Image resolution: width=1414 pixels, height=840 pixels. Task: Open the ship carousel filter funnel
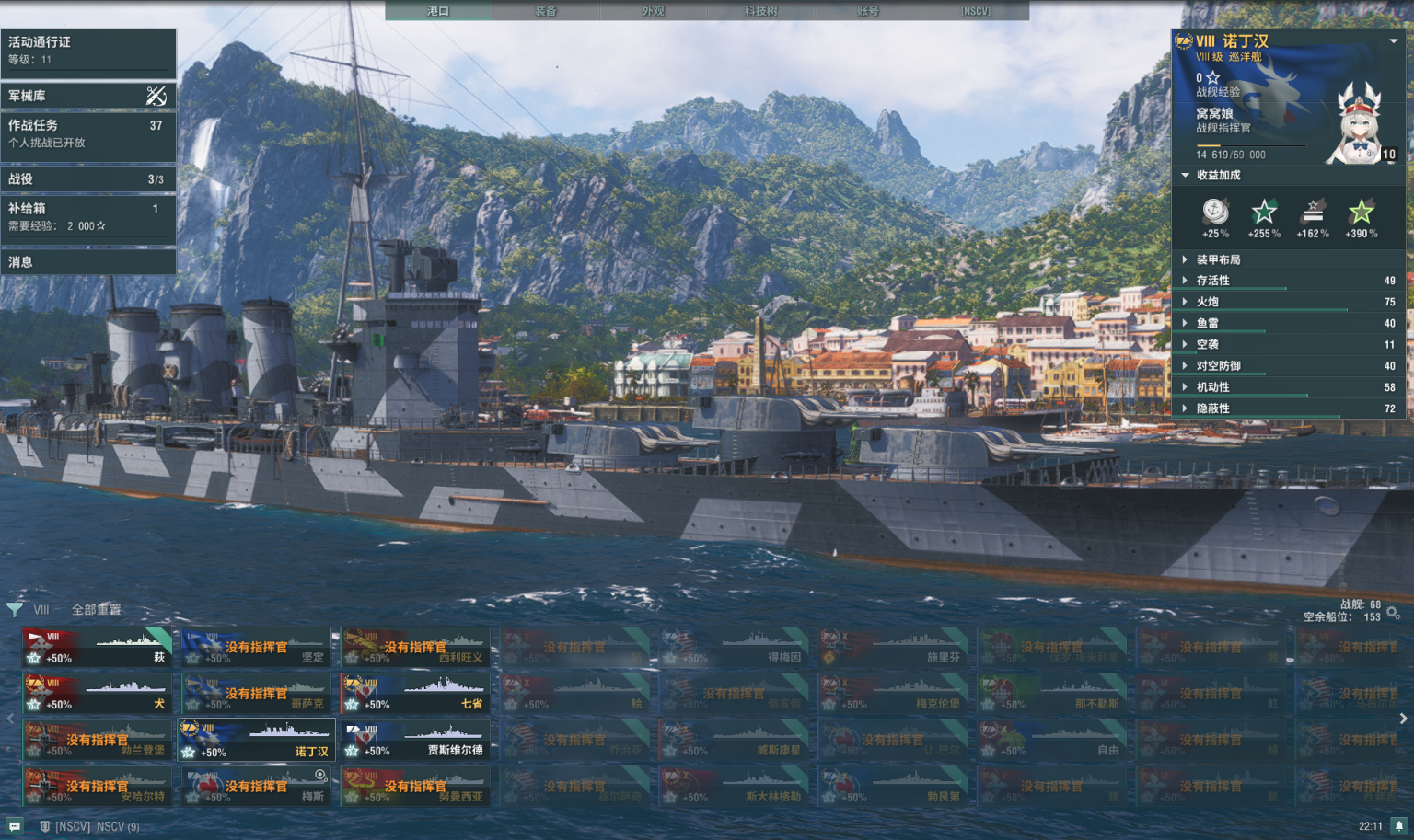(x=15, y=609)
